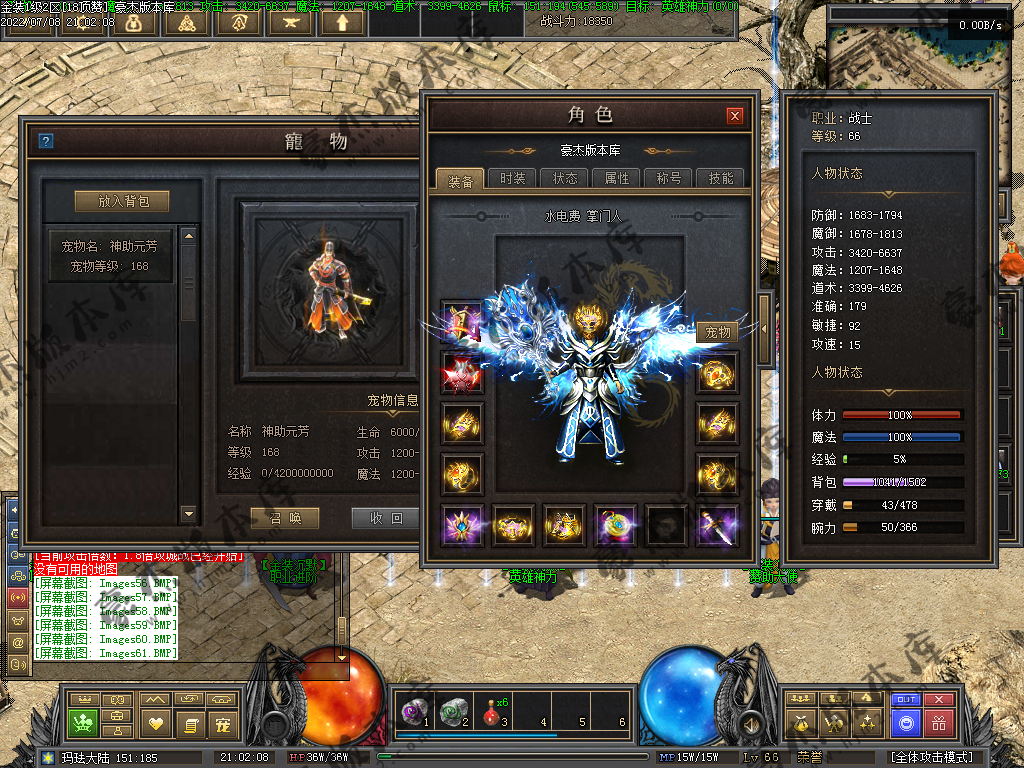
Task: Select pet entry 神助元芳 in list
Action: click(x=110, y=256)
